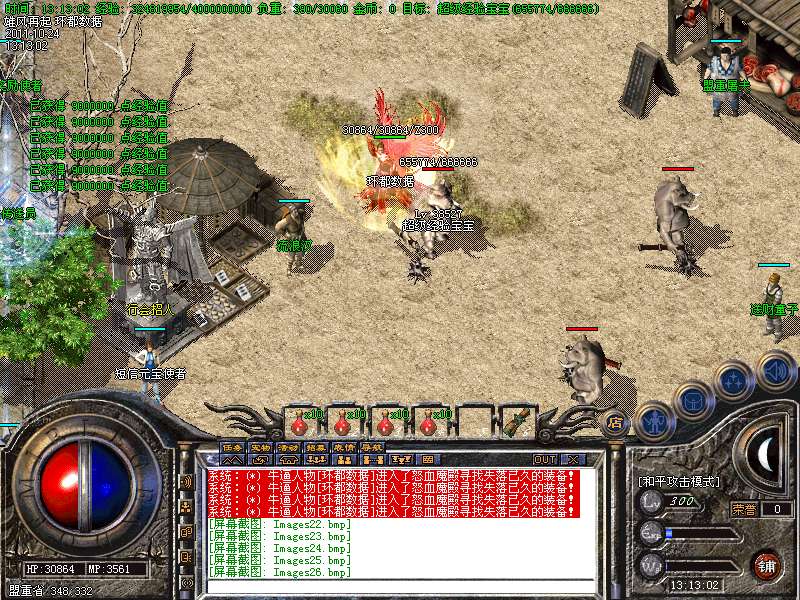Click the red 铺 stall button

(x=767, y=564)
